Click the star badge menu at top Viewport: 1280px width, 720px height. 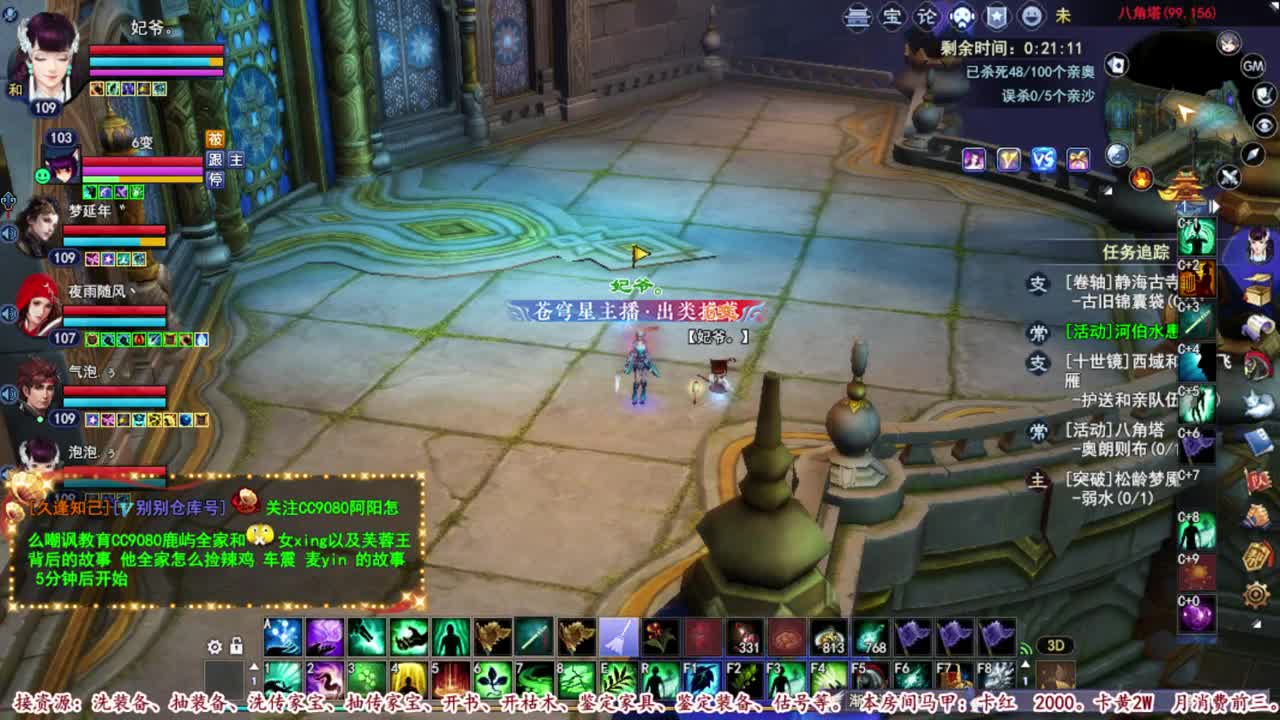(x=998, y=16)
